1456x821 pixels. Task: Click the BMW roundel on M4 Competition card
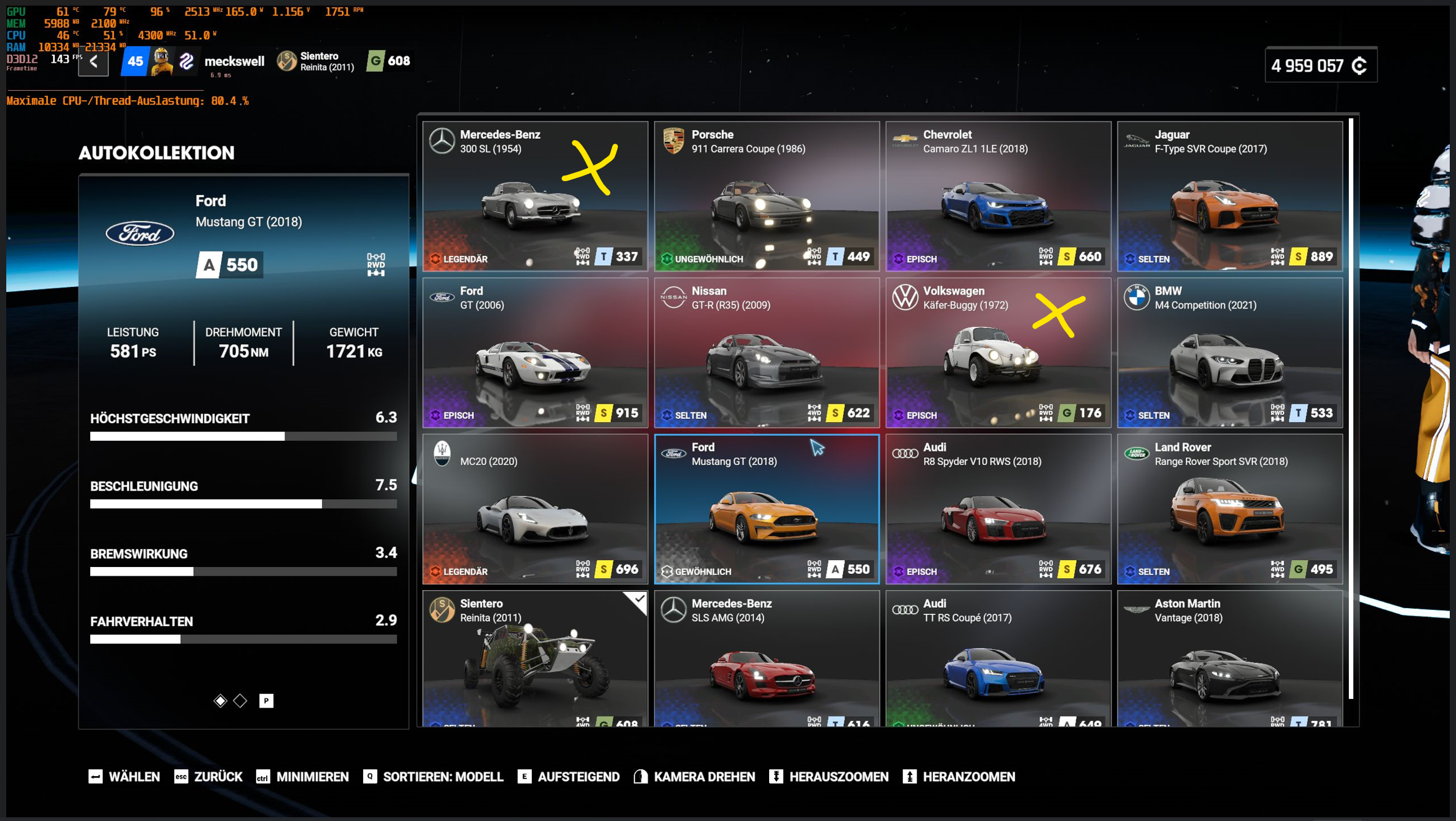(1138, 298)
